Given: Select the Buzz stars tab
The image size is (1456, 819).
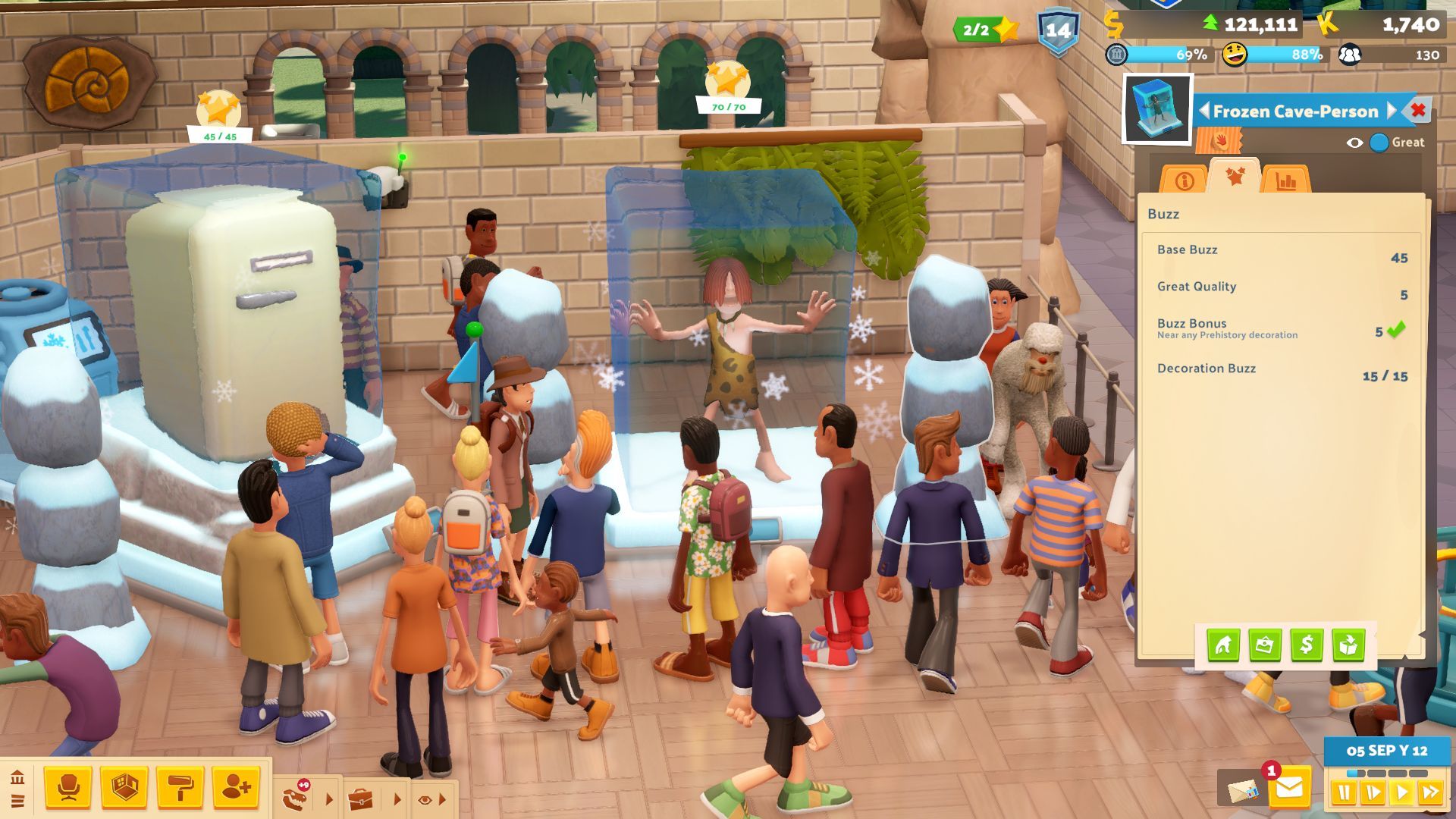Looking at the screenshot, I should point(1235,177).
